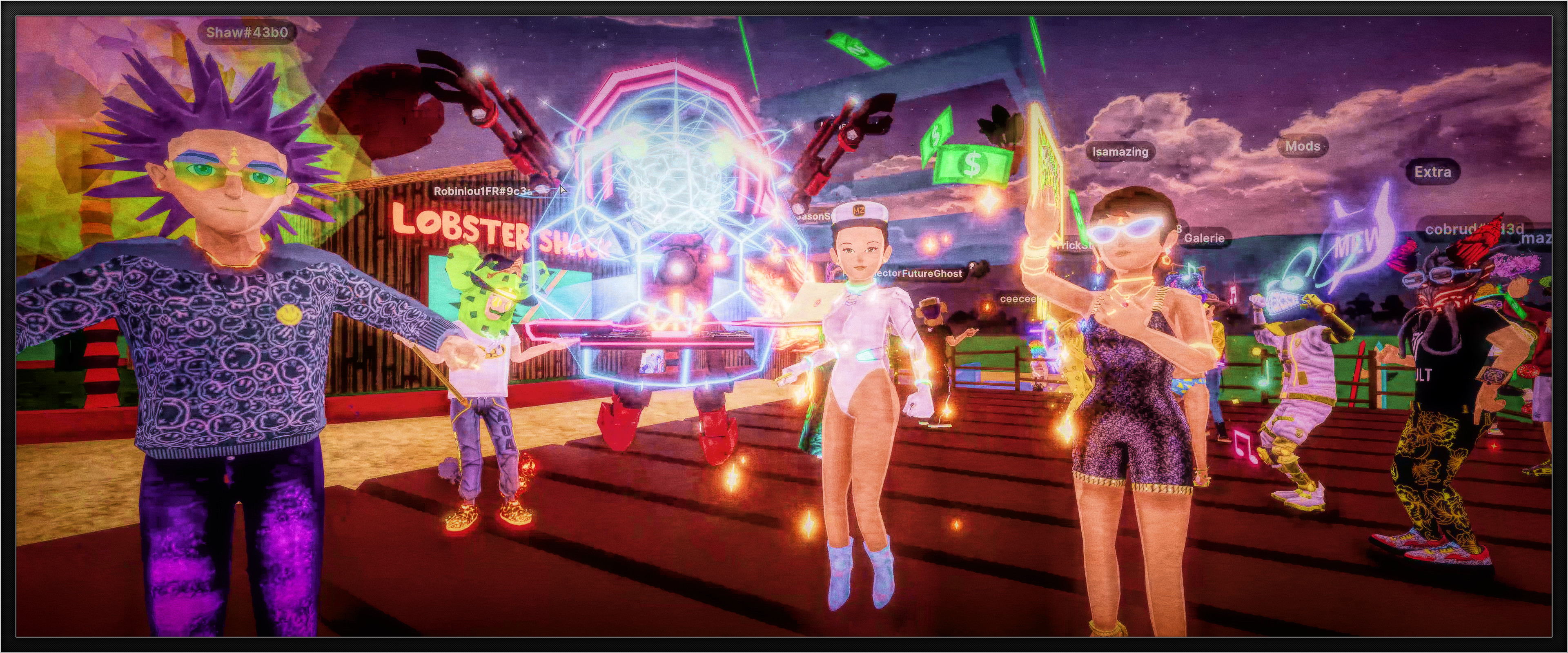The width and height of the screenshot is (1568, 653).
Task: Select the Extra name tag
Action: (x=1432, y=172)
